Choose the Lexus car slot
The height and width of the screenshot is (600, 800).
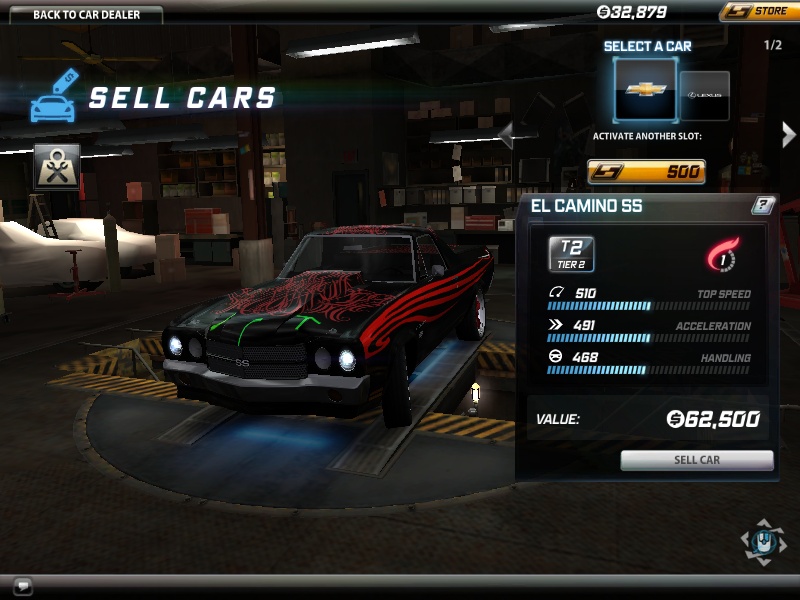point(705,95)
